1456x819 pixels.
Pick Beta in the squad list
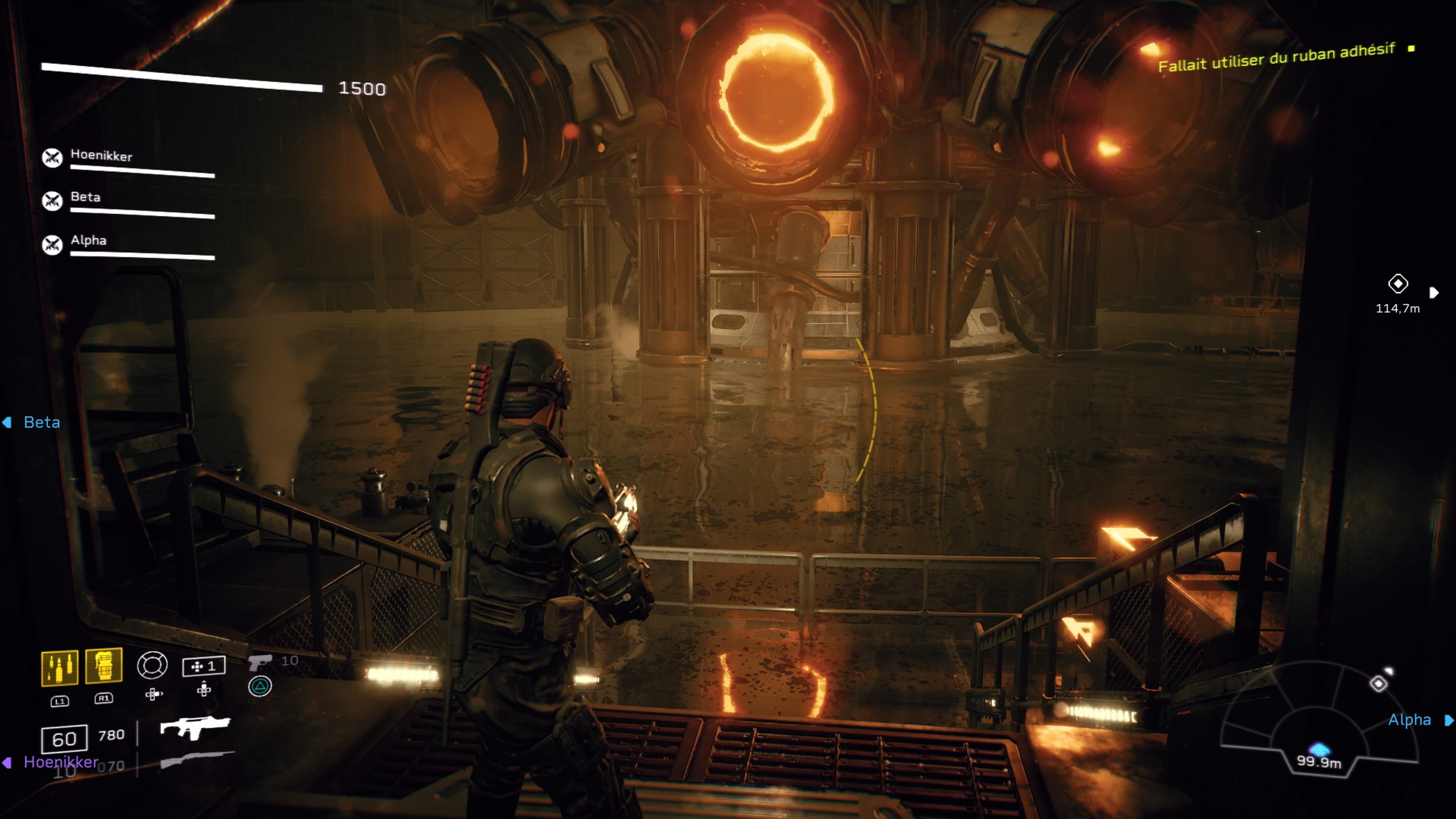click(x=85, y=197)
